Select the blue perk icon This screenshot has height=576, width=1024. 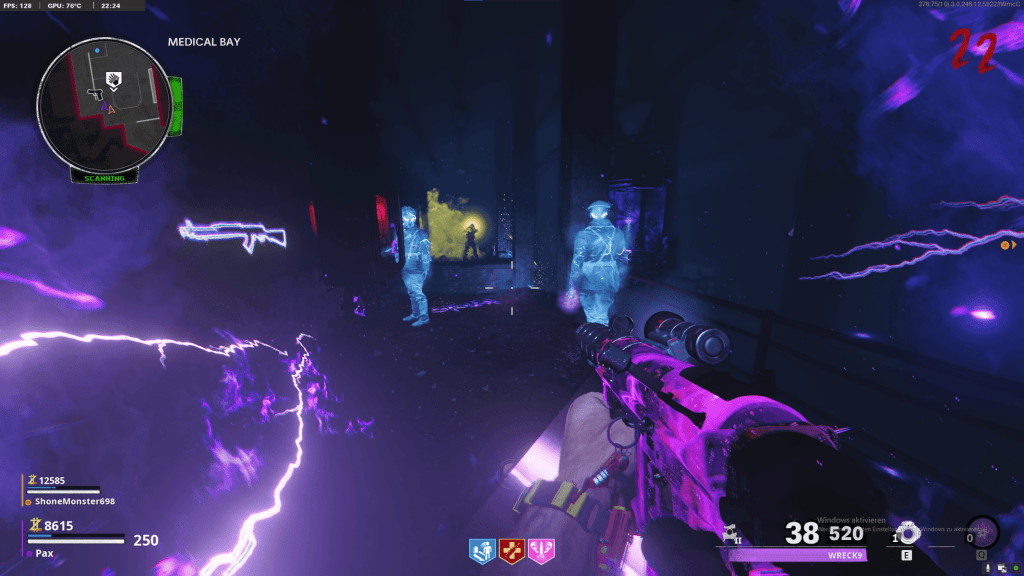(x=481, y=549)
